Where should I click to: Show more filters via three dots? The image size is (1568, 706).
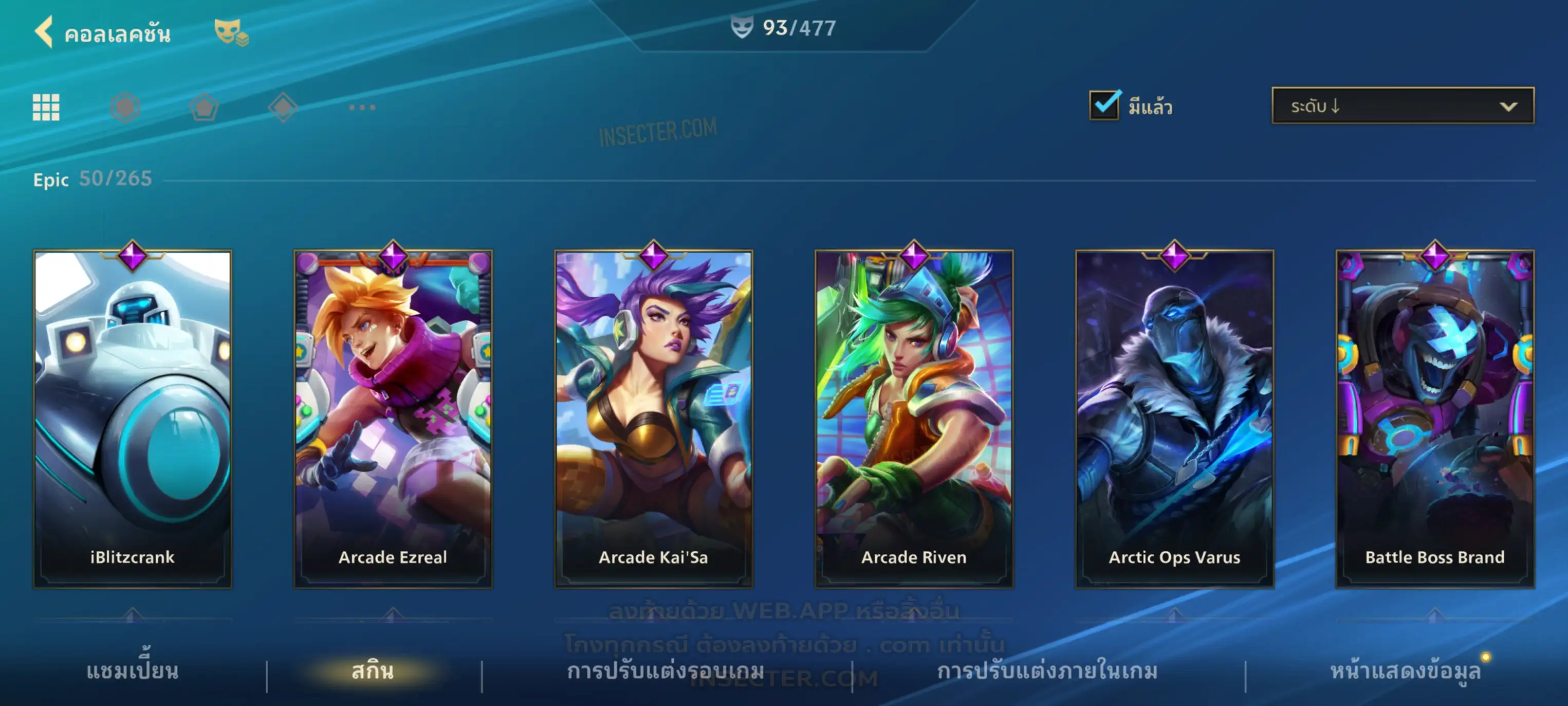[362, 107]
